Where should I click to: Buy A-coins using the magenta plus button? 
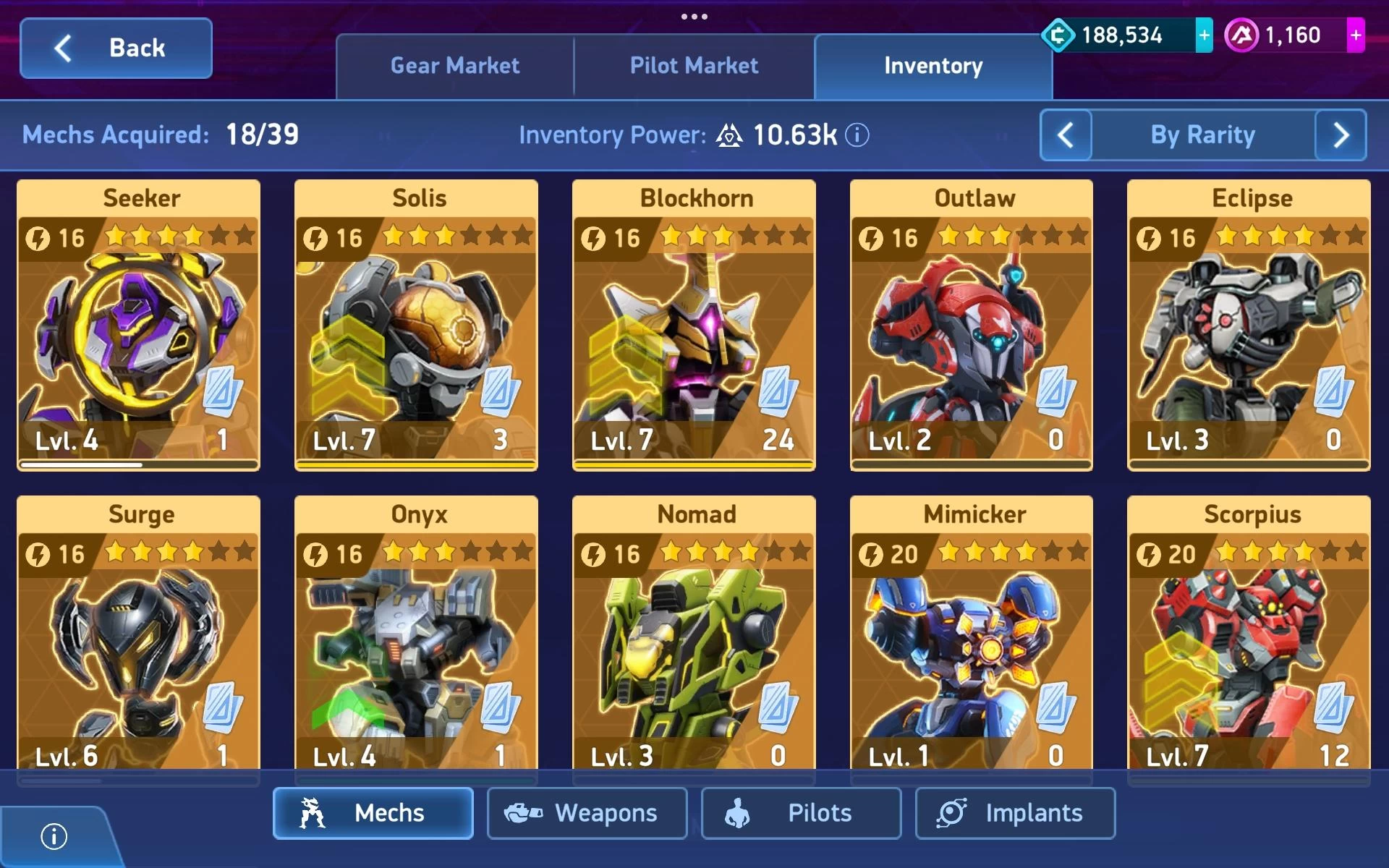pos(1355,35)
